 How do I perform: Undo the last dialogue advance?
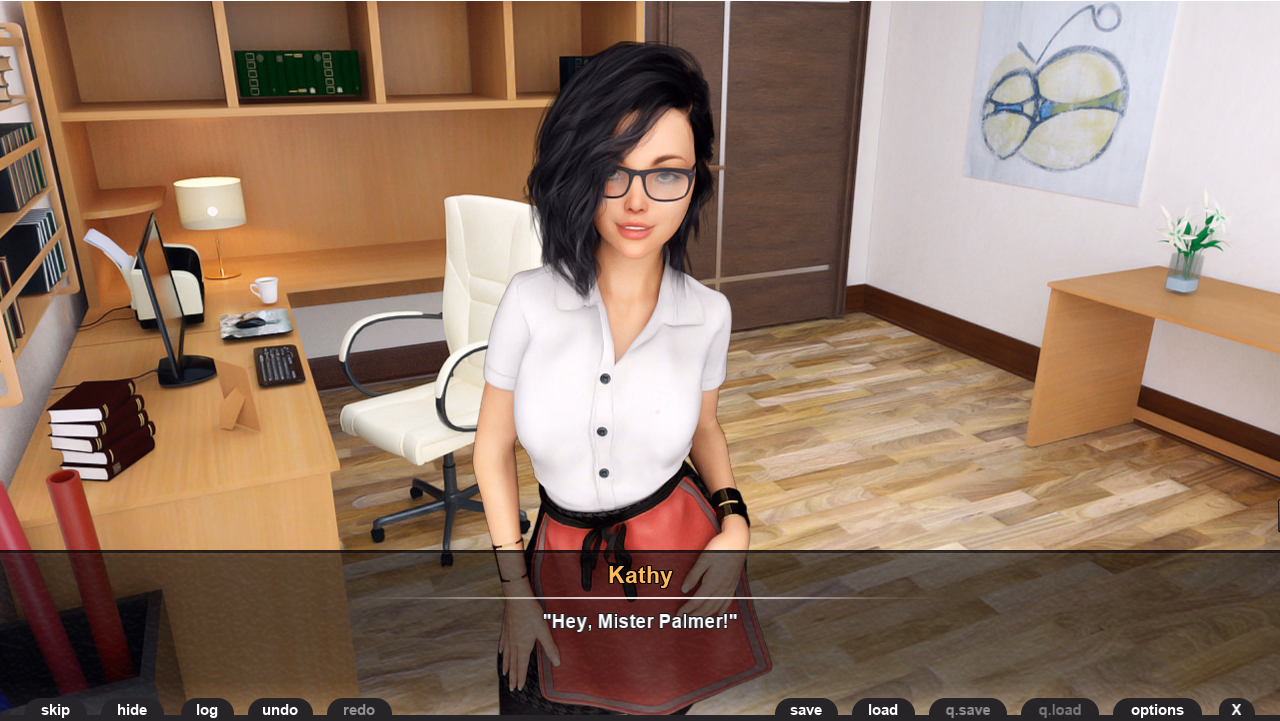[x=280, y=710]
